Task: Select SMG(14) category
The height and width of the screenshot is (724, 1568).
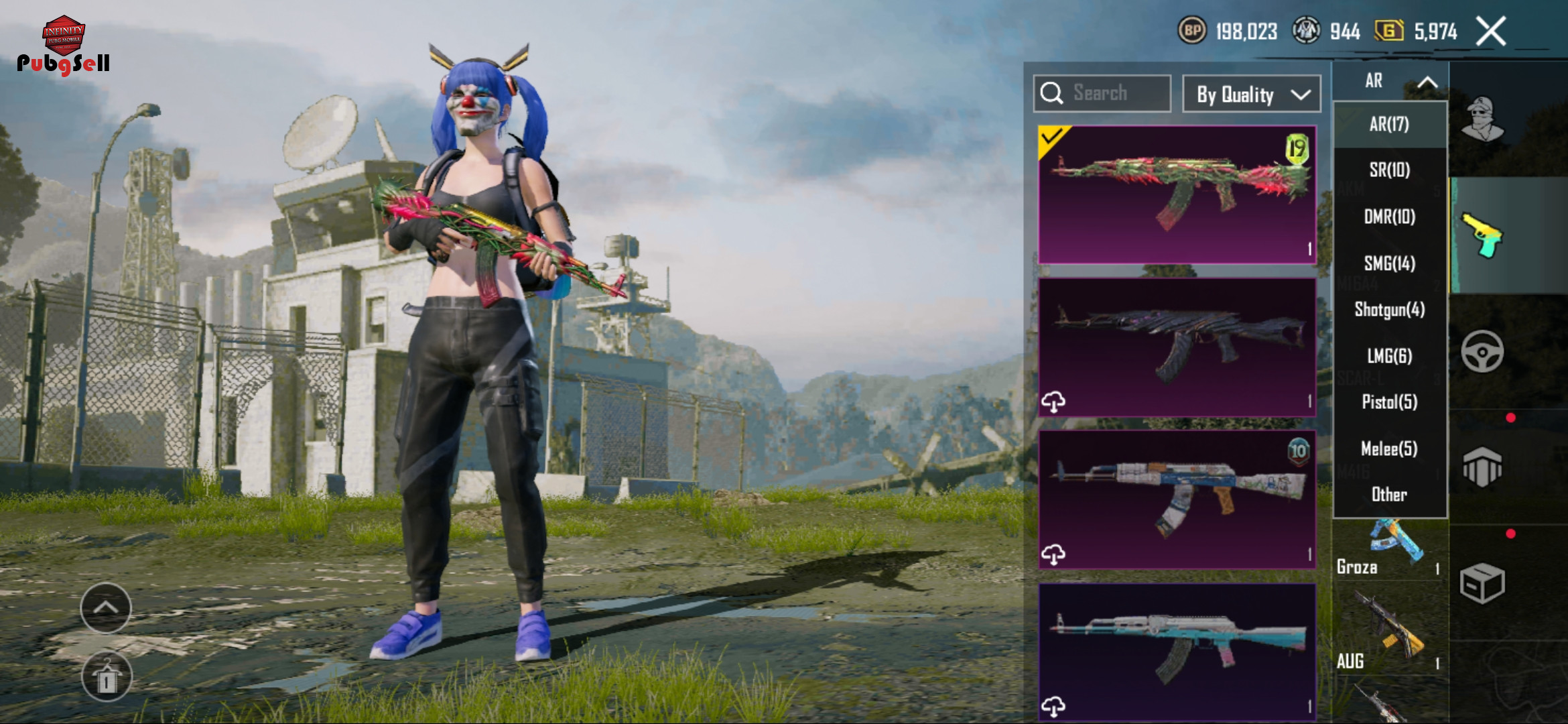Action: (1389, 263)
